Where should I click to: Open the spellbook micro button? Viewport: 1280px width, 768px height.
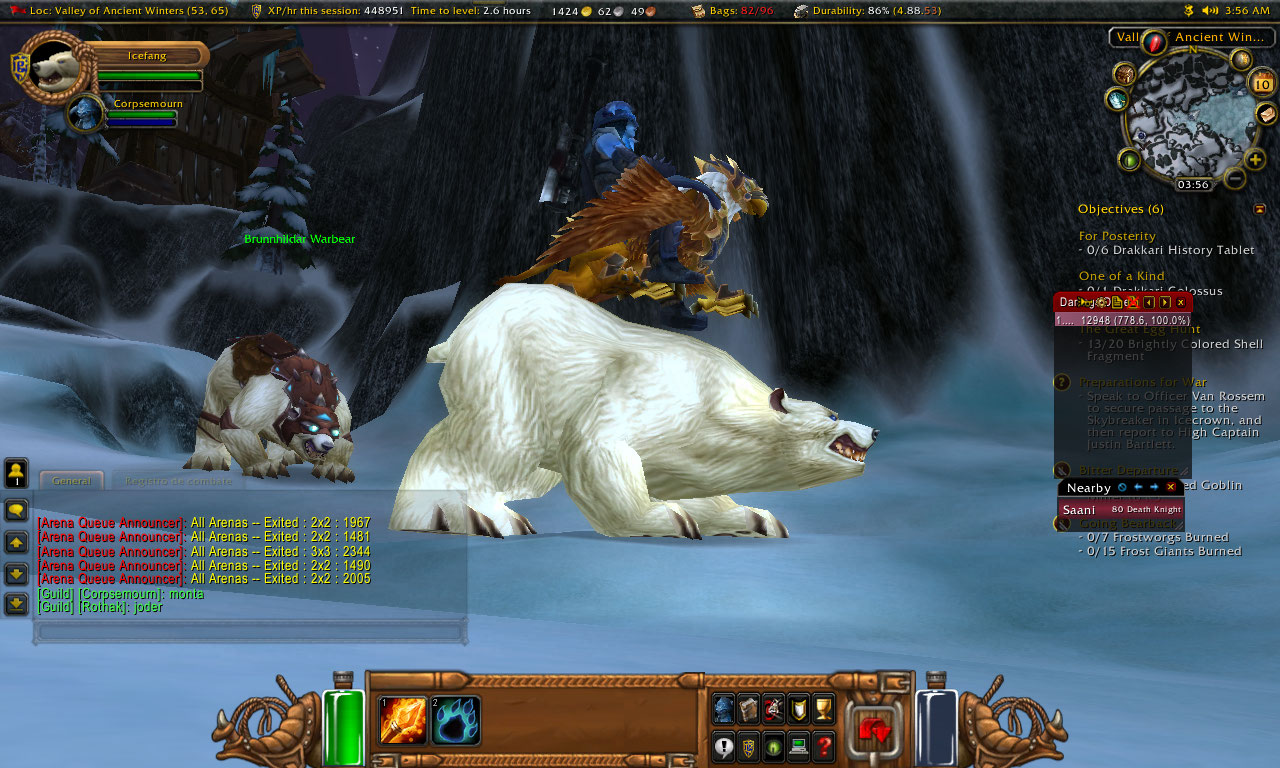point(748,709)
